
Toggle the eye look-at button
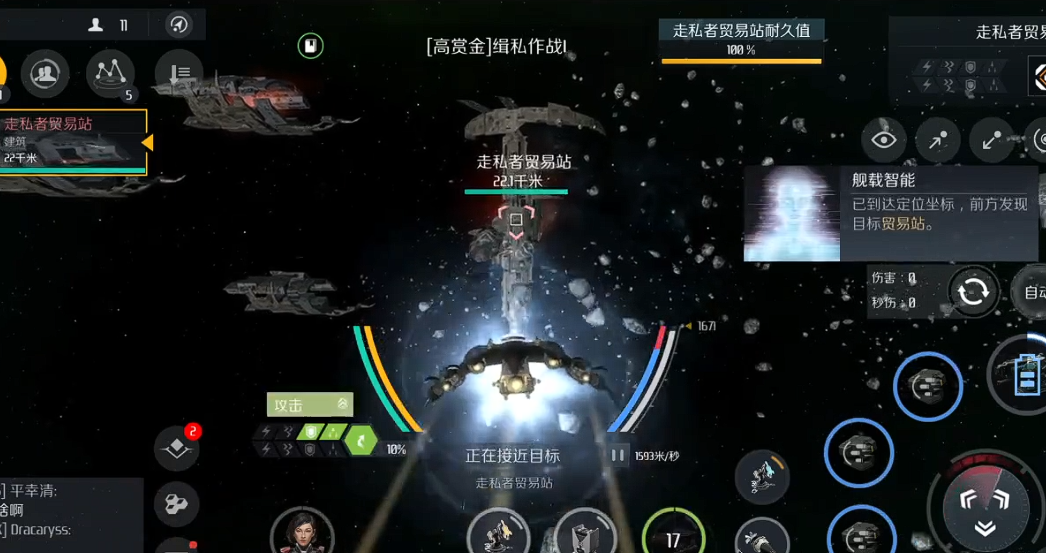(x=884, y=140)
